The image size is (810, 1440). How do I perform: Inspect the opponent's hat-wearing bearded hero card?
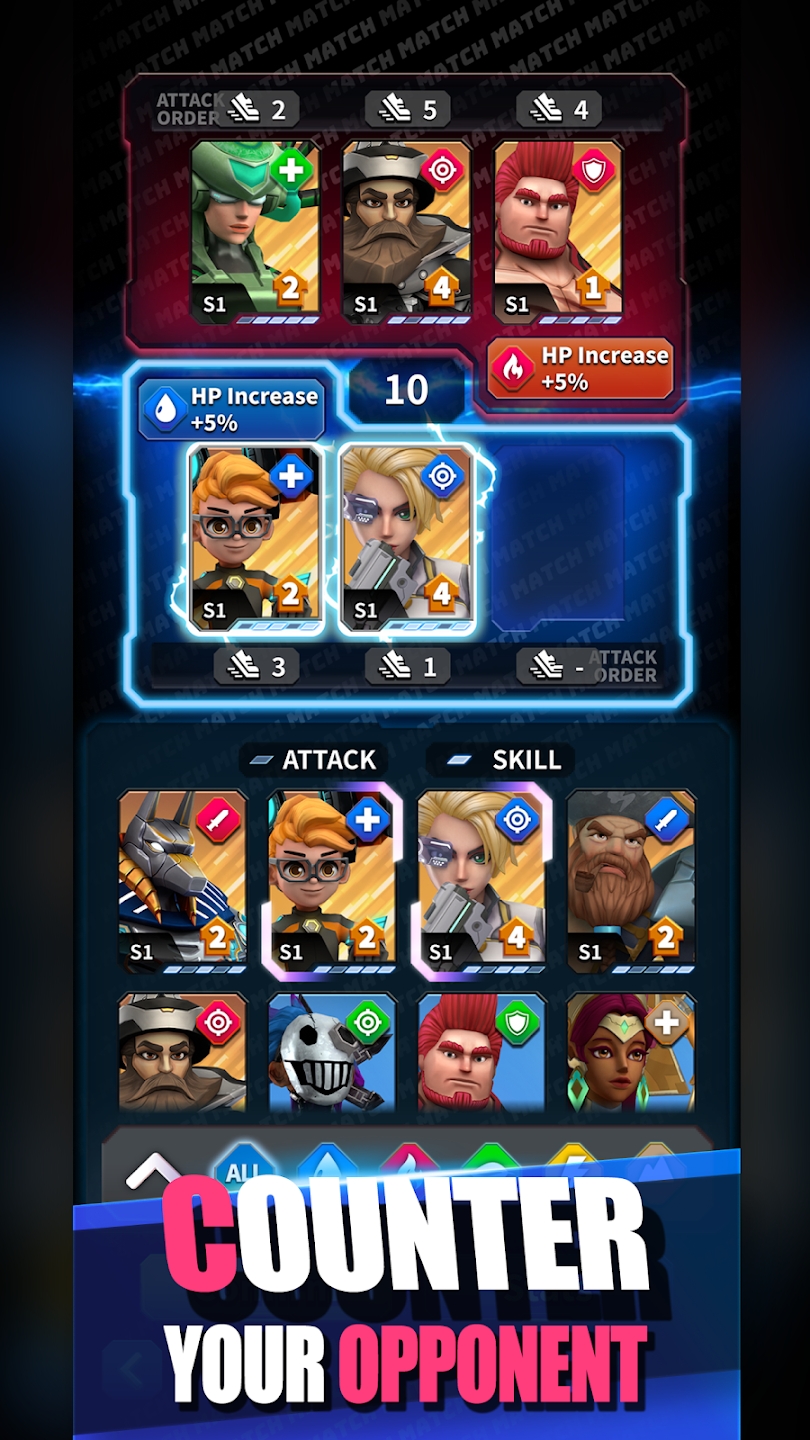[x=406, y=232]
